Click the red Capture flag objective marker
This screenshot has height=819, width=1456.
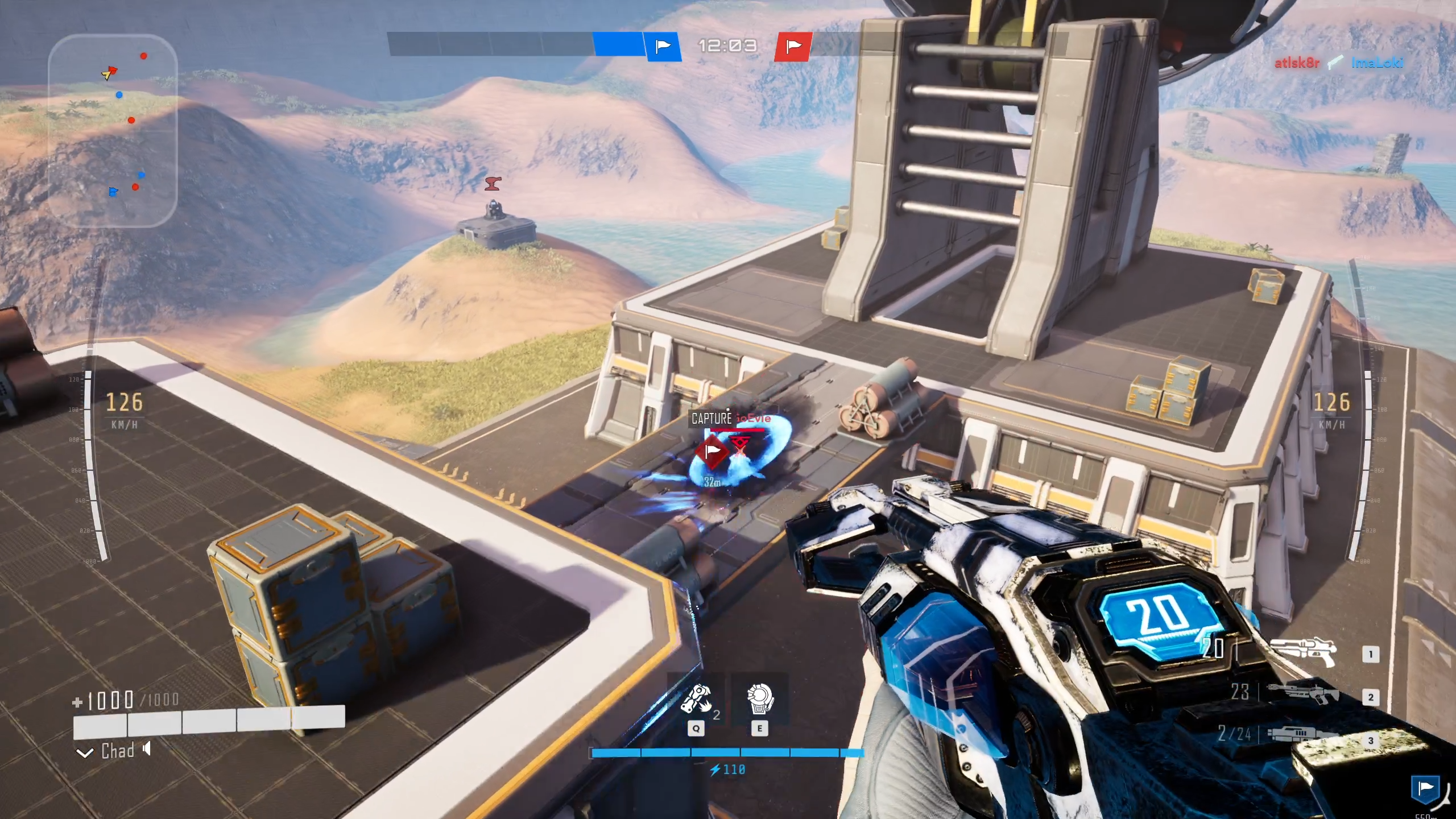712,452
